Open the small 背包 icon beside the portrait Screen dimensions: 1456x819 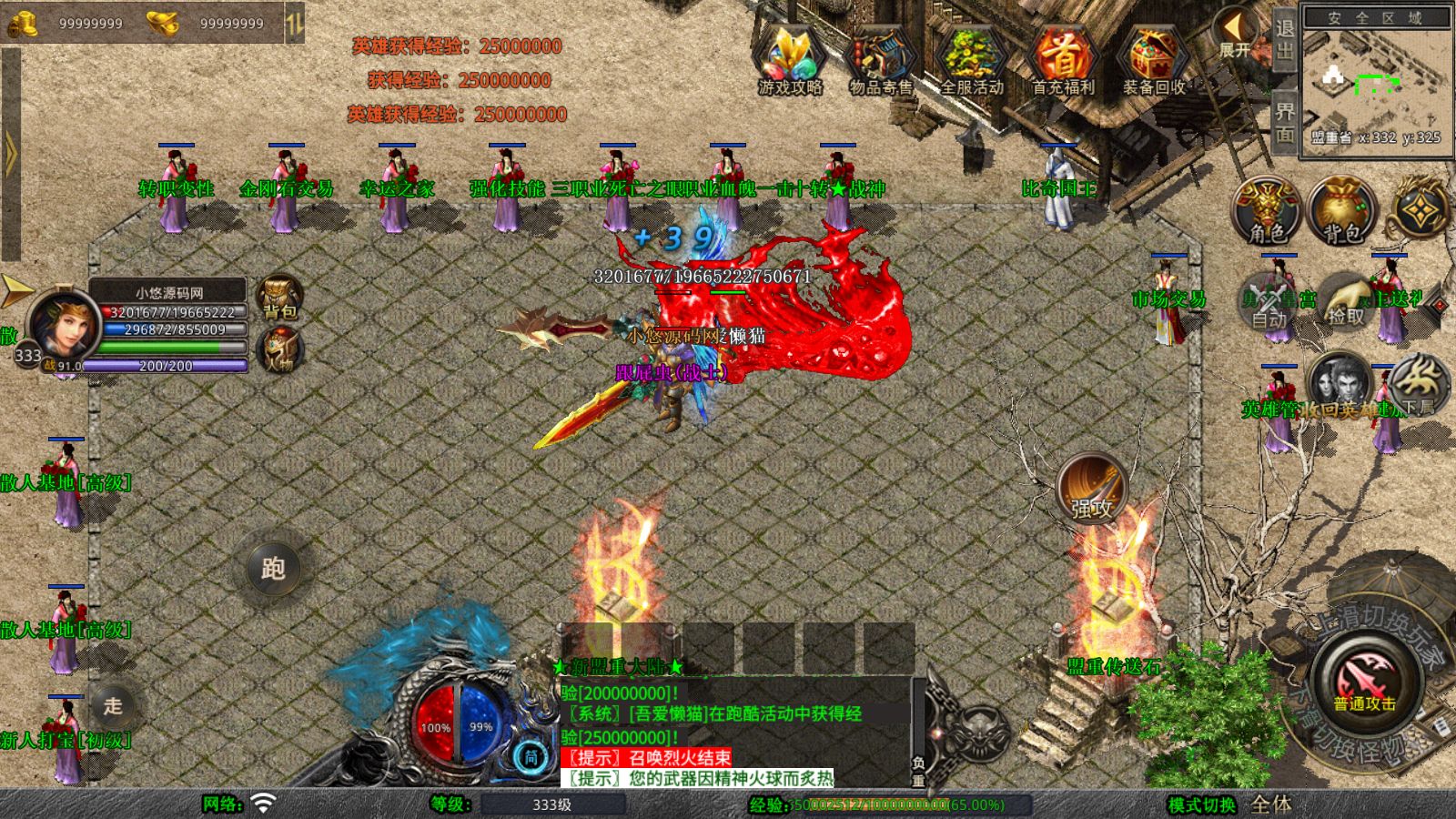coord(279,298)
